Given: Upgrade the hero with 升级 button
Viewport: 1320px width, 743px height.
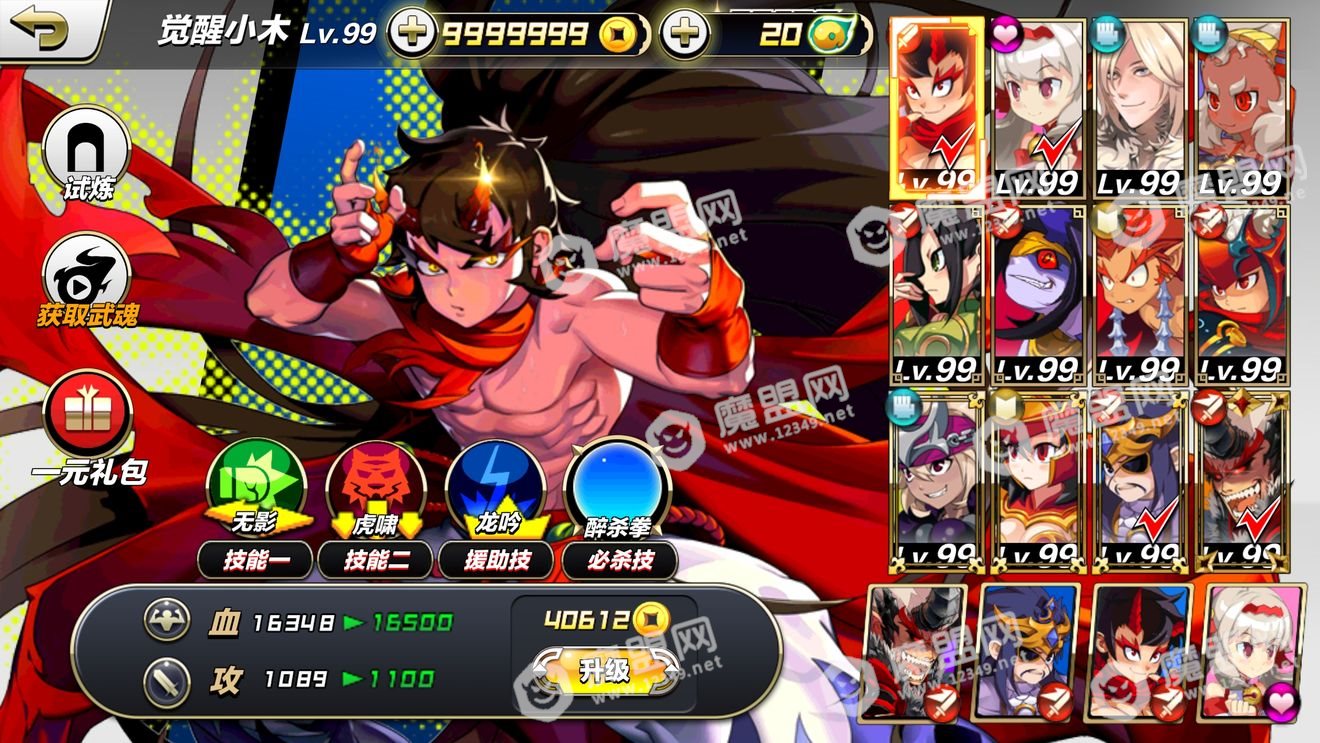Looking at the screenshot, I should pos(603,670).
